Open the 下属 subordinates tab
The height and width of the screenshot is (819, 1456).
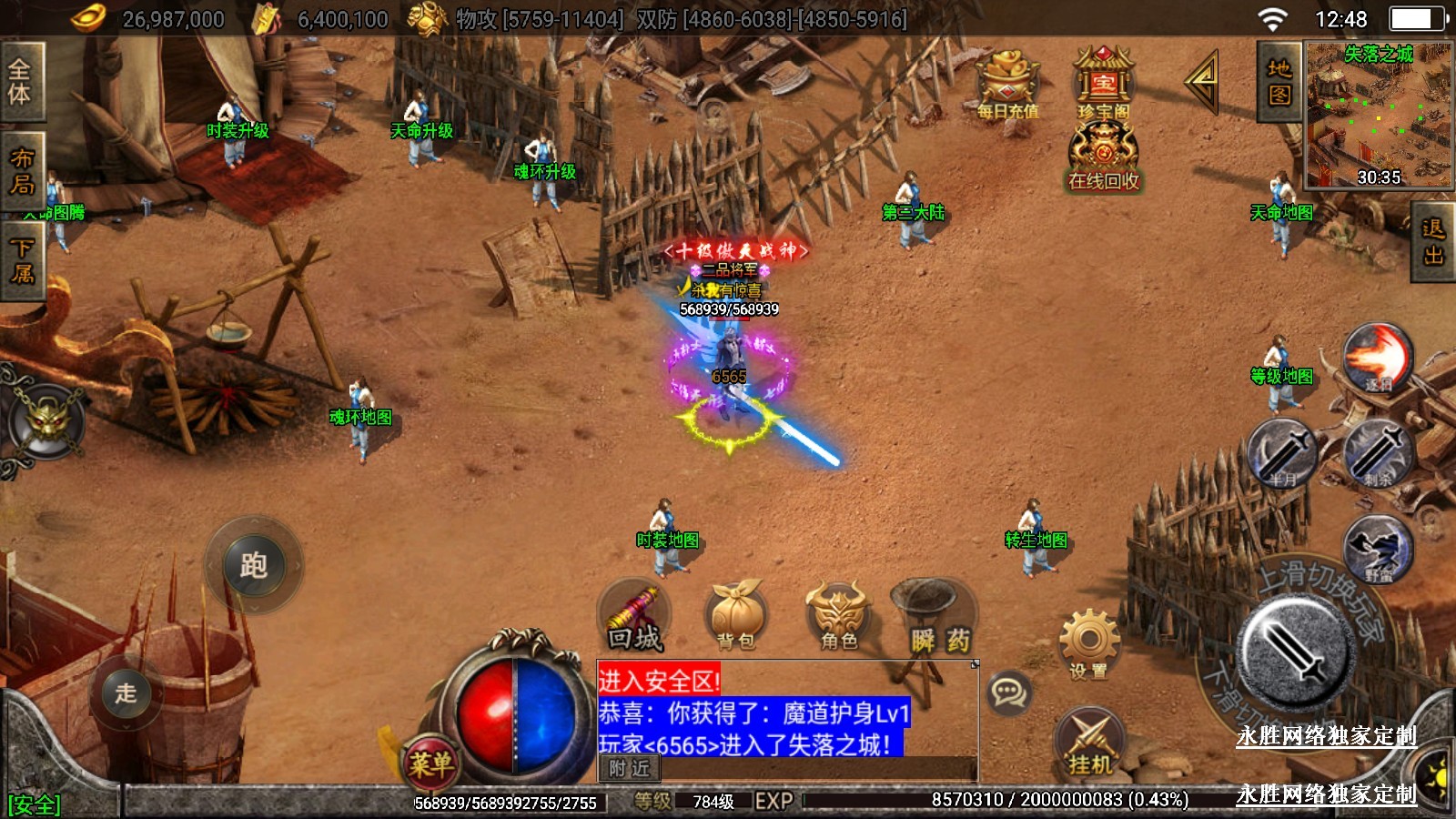click(22, 260)
